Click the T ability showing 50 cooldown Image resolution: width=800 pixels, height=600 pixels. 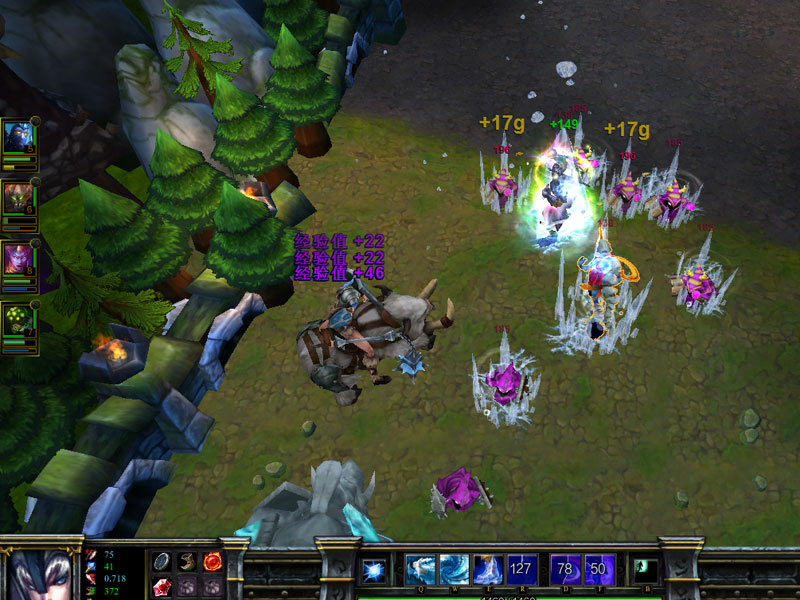(x=599, y=569)
